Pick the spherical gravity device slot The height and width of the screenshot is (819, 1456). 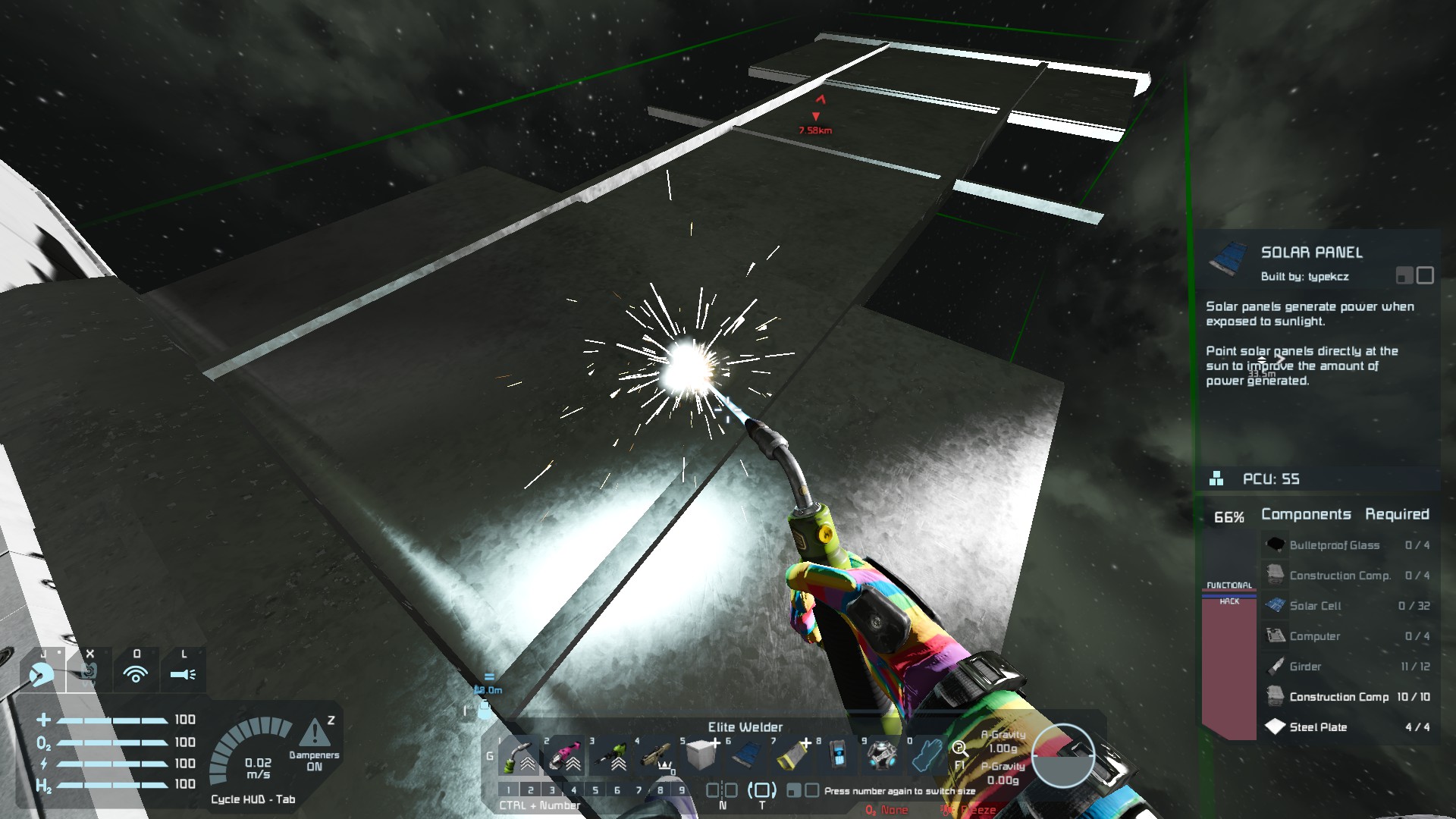pos(883,754)
